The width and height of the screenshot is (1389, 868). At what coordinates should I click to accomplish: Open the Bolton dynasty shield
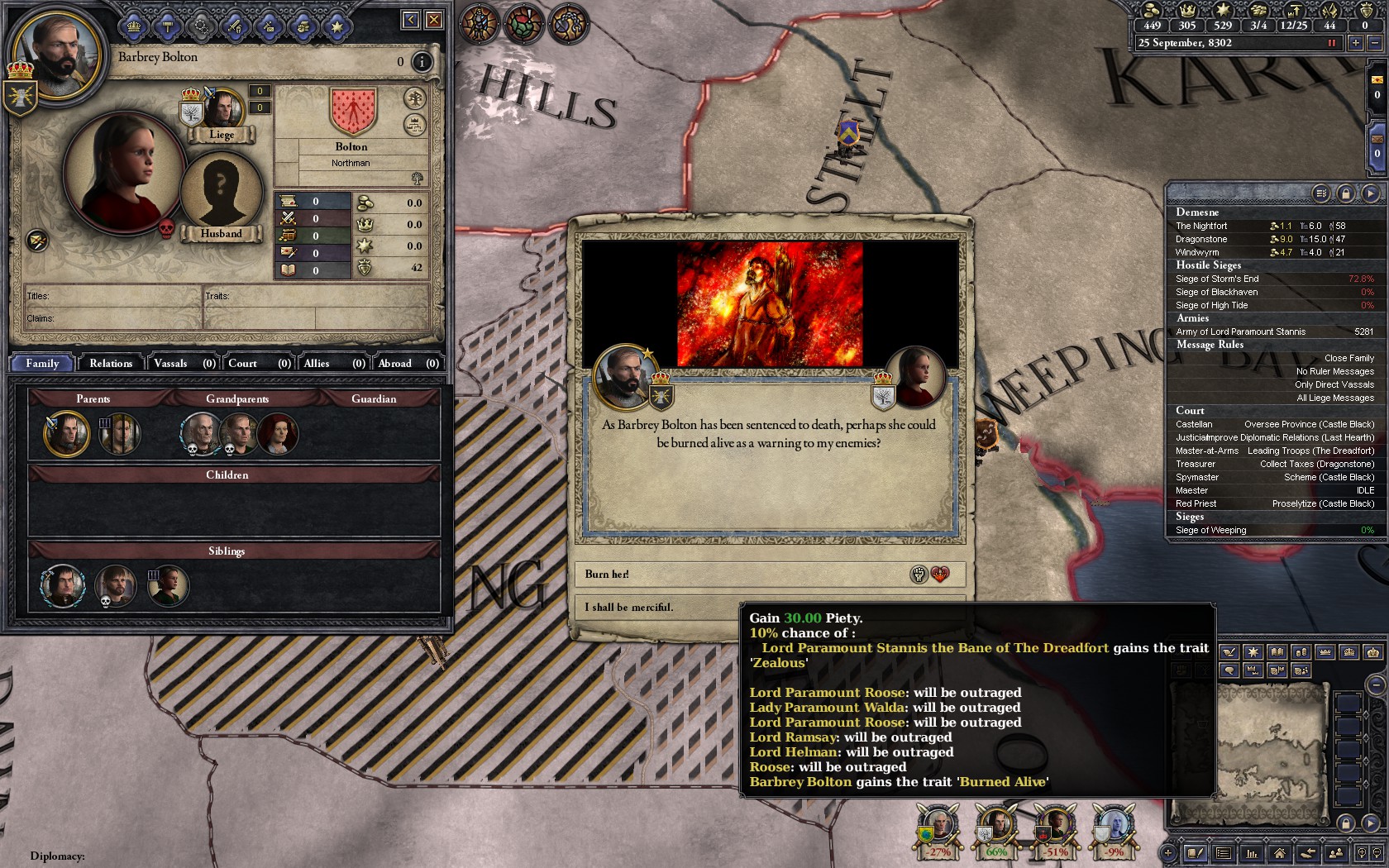(352, 111)
